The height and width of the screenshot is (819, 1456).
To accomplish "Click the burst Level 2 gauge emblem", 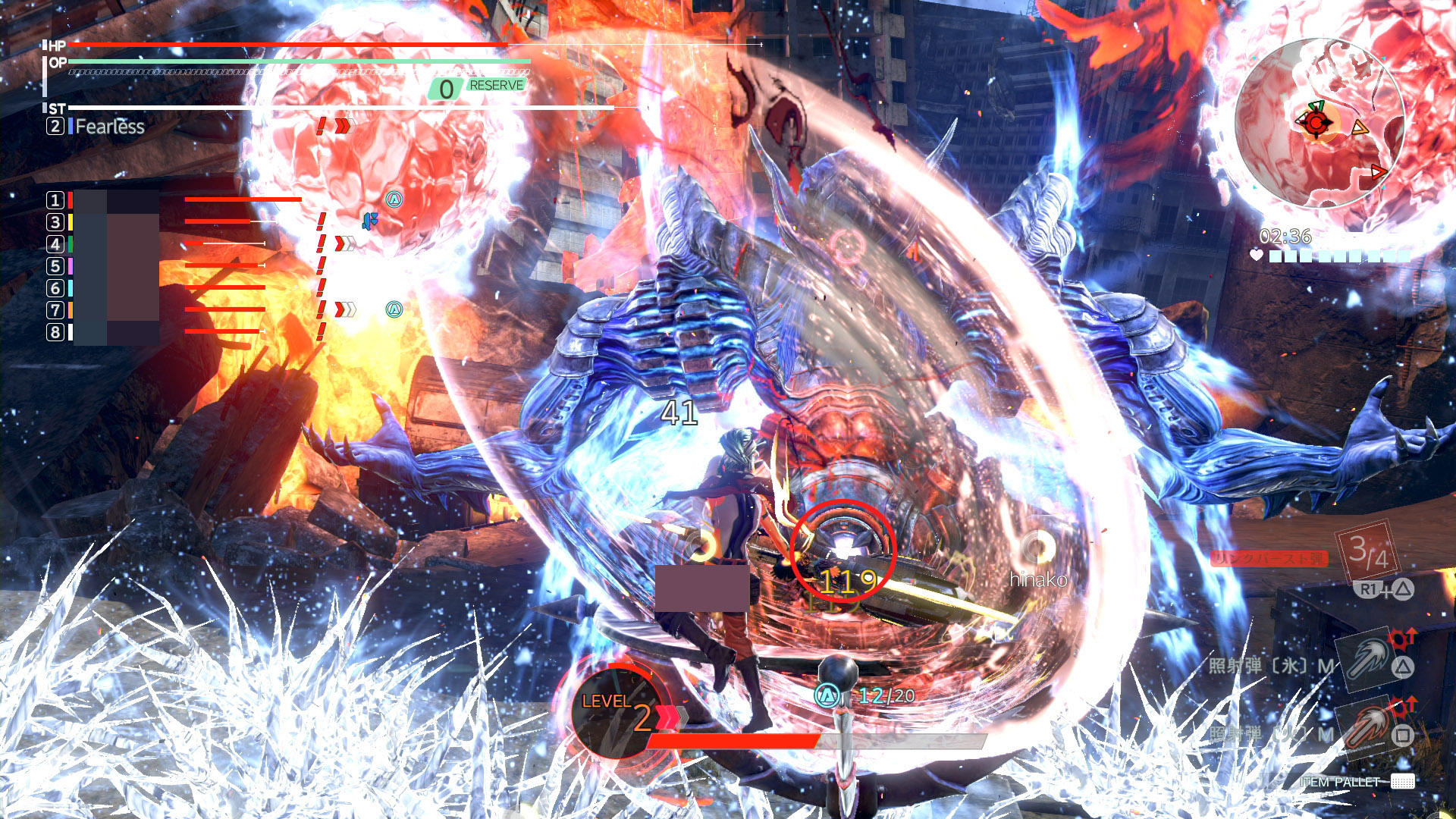I will (x=616, y=711).
